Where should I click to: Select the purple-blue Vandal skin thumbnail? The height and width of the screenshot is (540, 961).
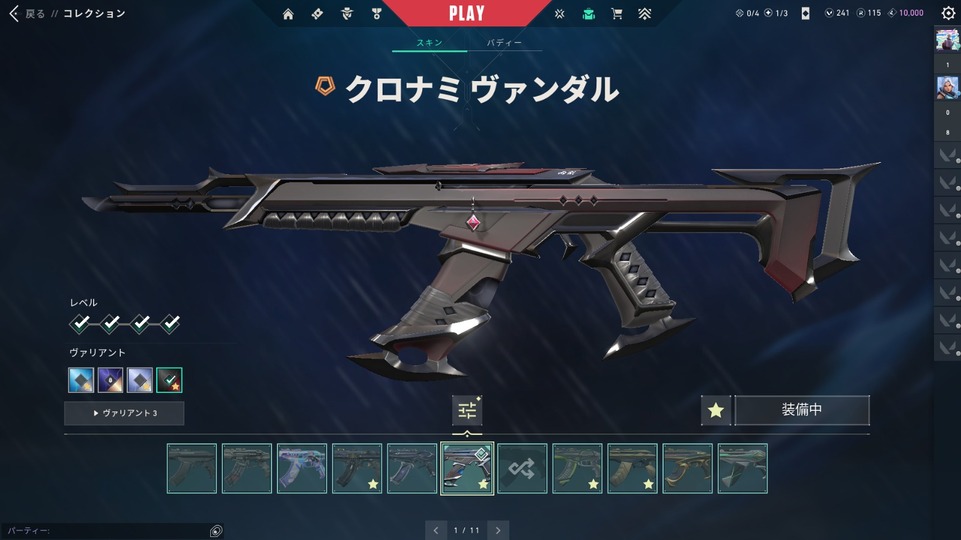[302, 468]
